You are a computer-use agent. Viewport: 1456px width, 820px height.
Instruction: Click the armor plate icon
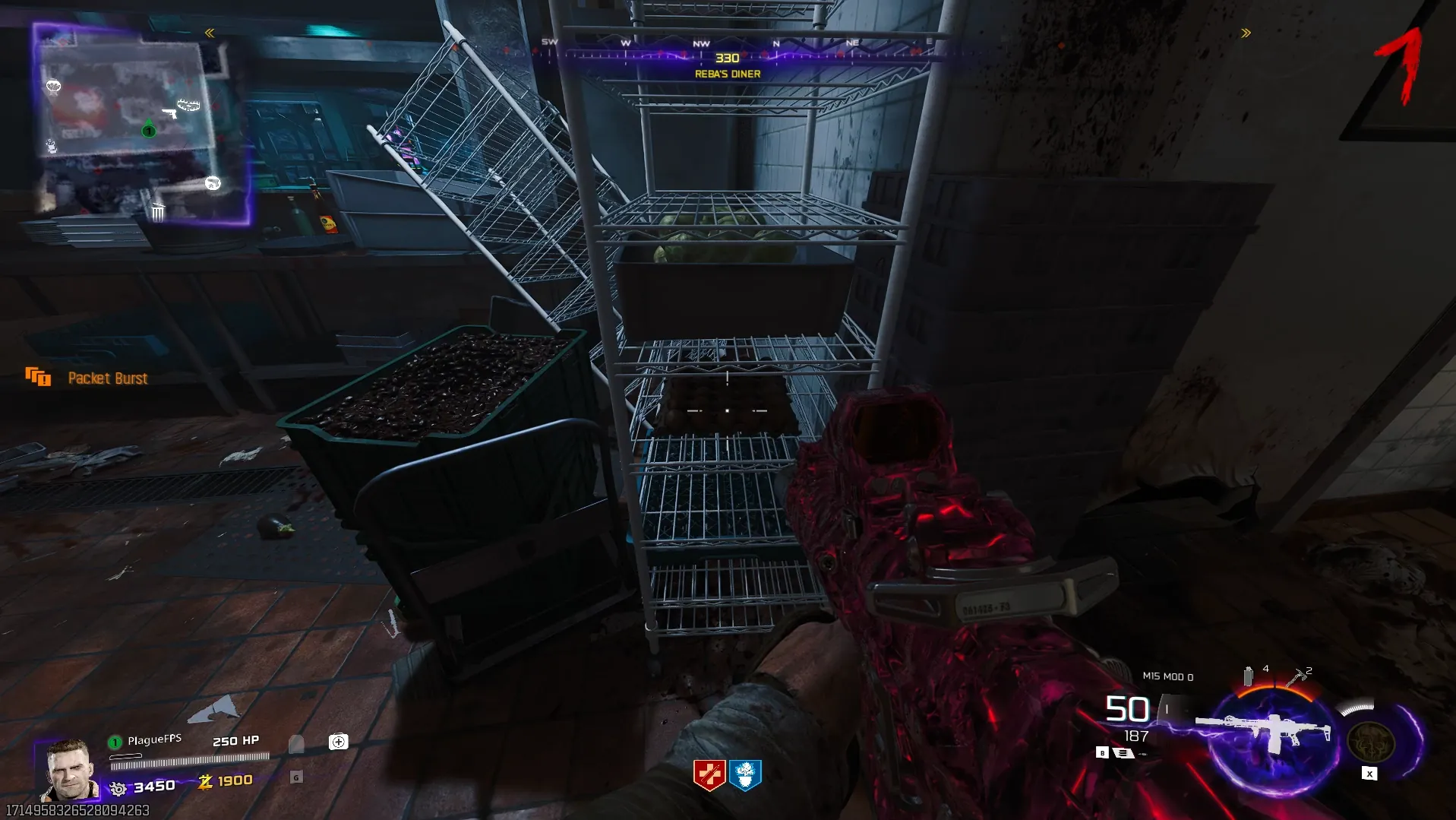[x=296, y=744]
